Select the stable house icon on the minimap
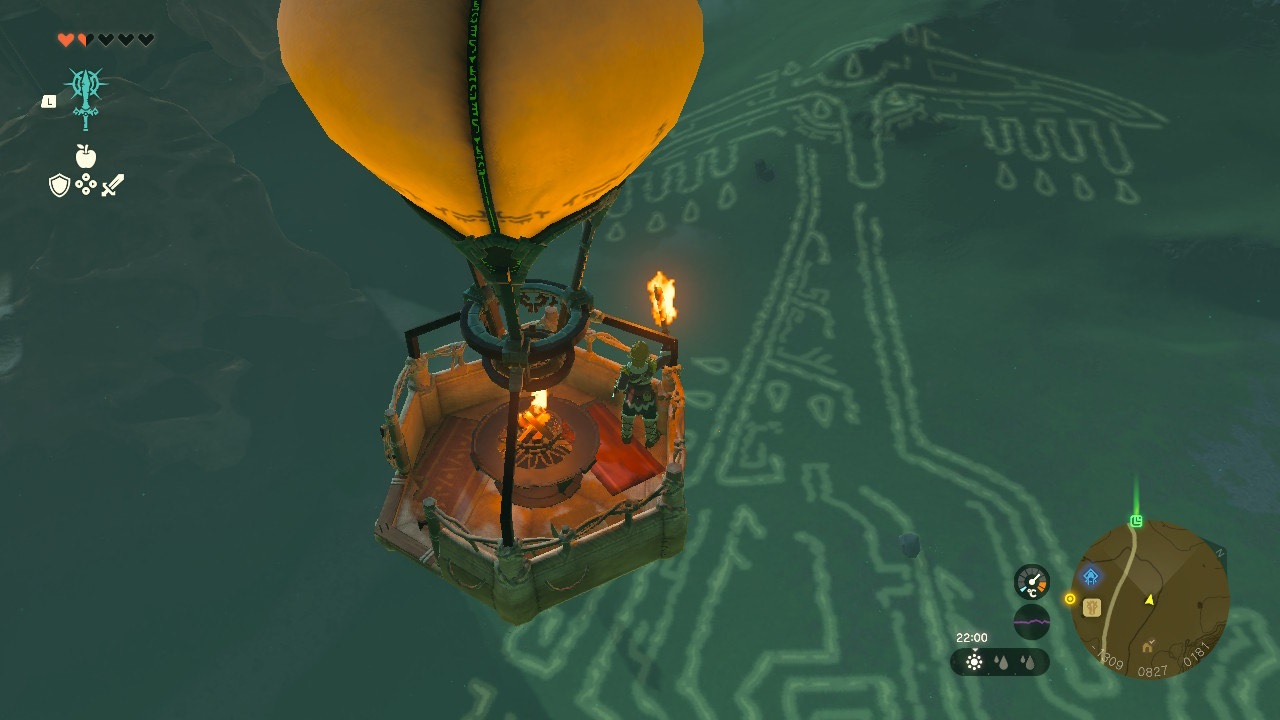 point(1148,647)
